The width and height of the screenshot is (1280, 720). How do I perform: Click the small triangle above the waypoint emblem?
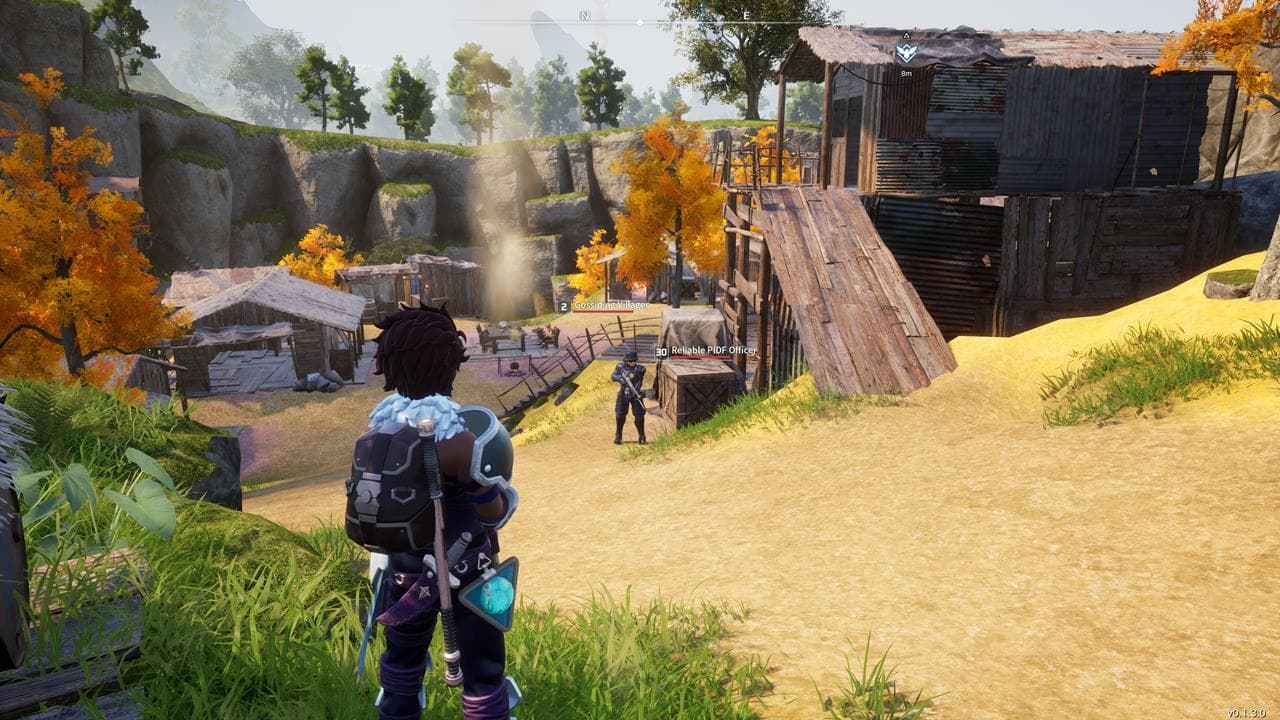[x=906, y=34]
